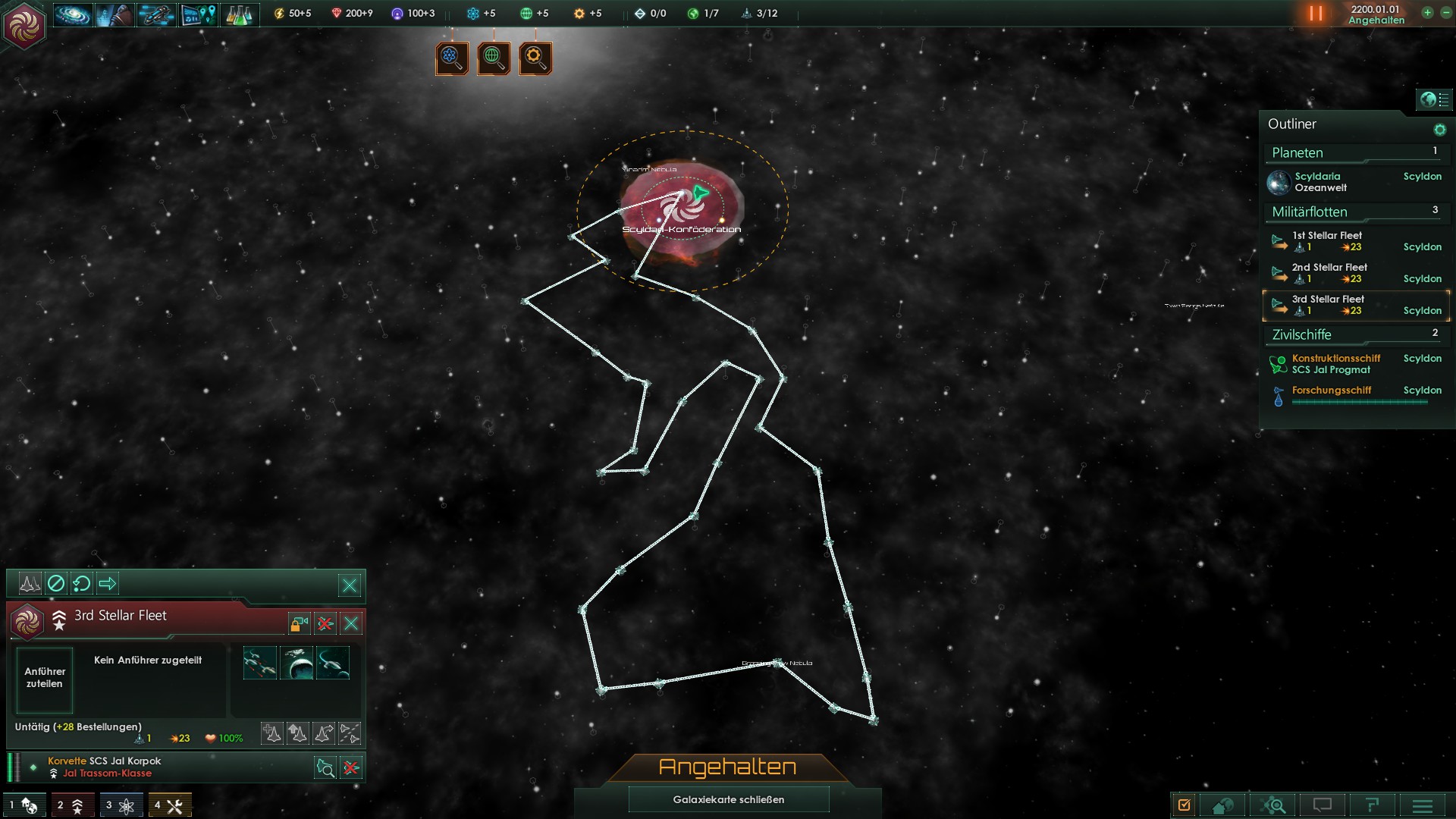Switch to bottom tab number 3
The height and width of the screenshot is (819, 1456).
[121, 805]
